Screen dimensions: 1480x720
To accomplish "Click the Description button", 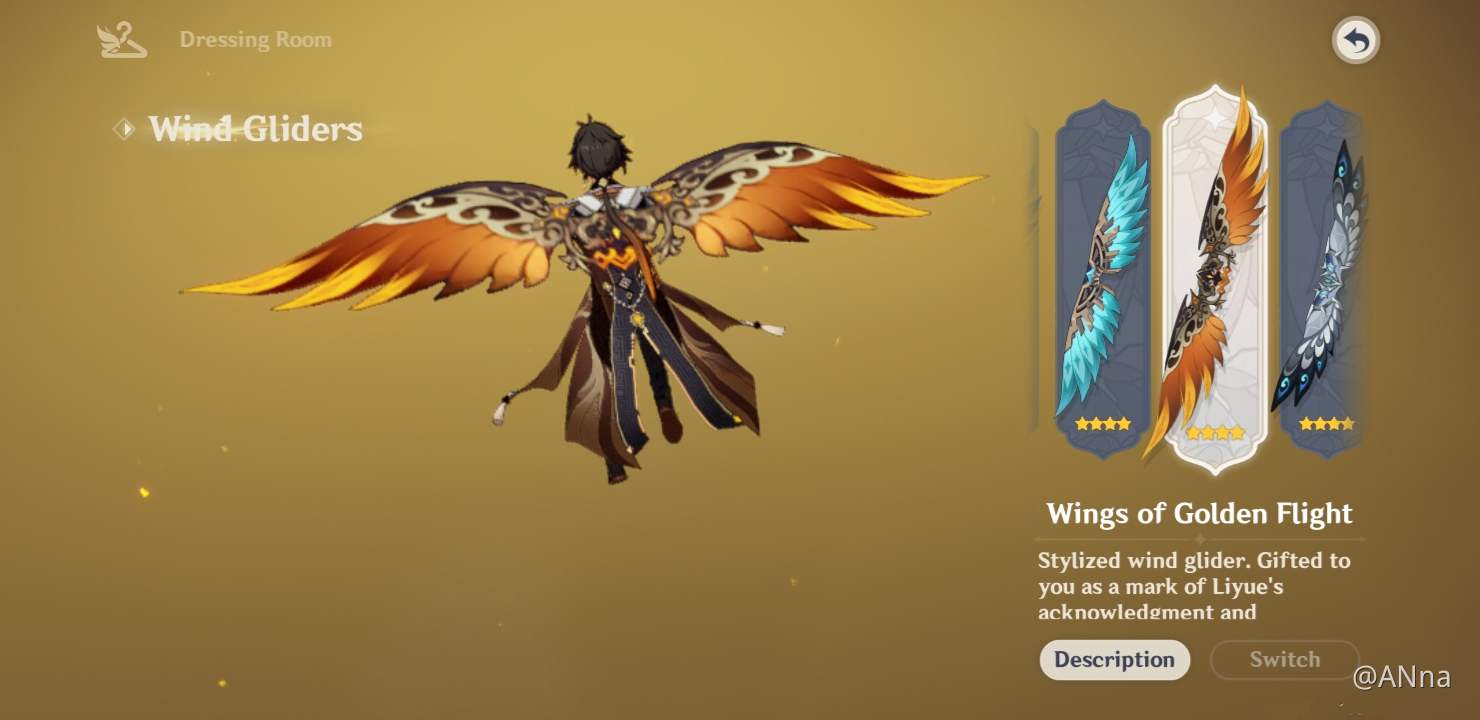I will click(1114, 660).
